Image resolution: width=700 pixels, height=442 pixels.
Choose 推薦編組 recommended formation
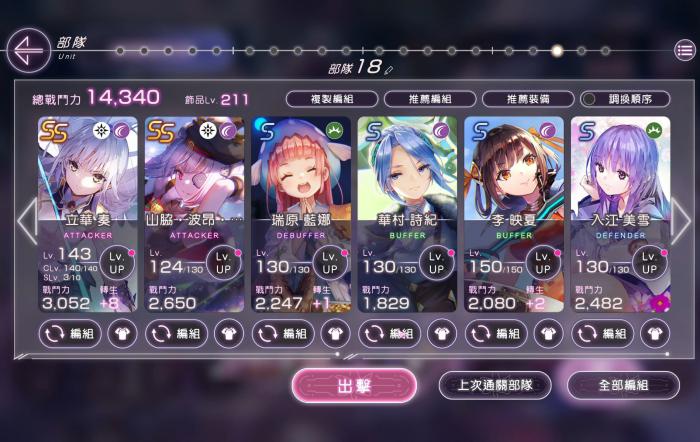(x=430, y=99)
